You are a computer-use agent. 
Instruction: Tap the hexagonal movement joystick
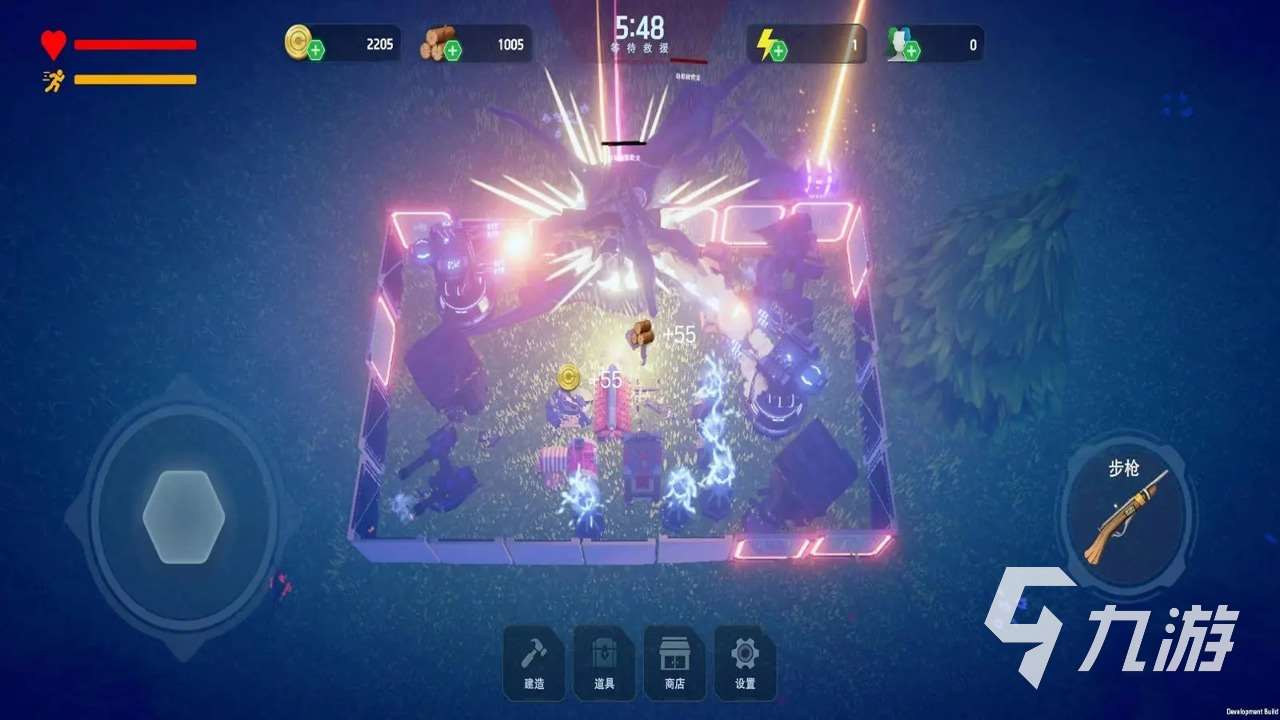(x=184, y=515)
